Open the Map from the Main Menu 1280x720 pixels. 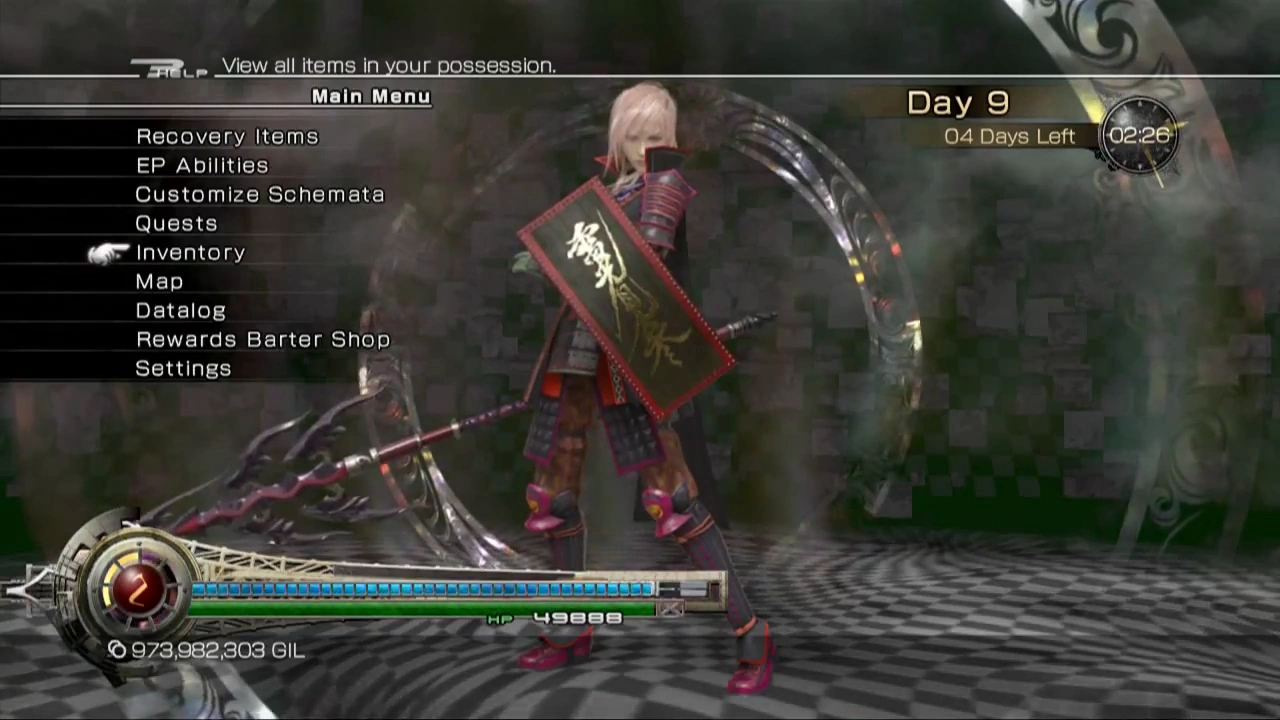pyautogui.click(x=159, y=281)
